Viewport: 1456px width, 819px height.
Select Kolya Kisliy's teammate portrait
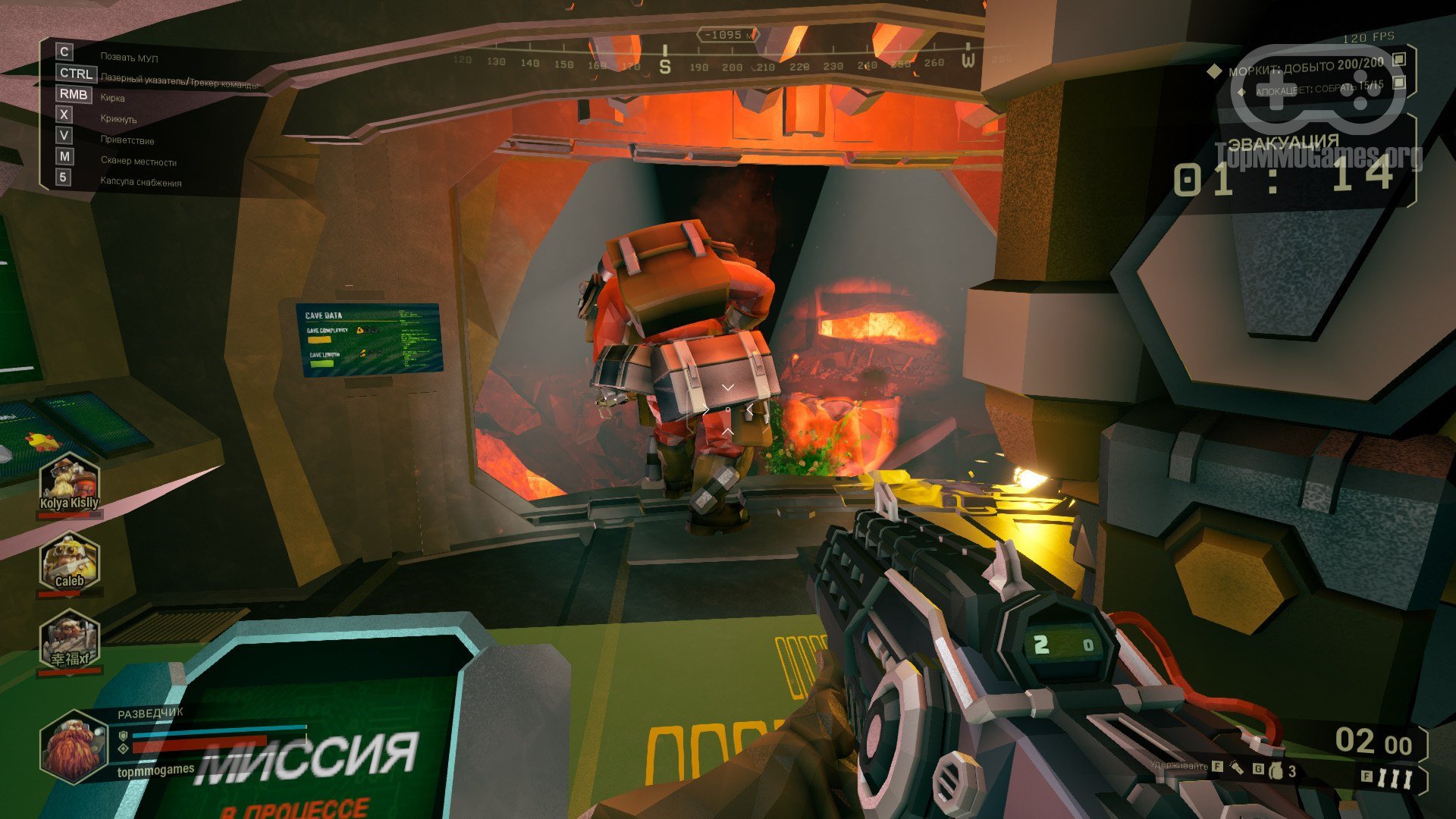click(x=69, y=483)
